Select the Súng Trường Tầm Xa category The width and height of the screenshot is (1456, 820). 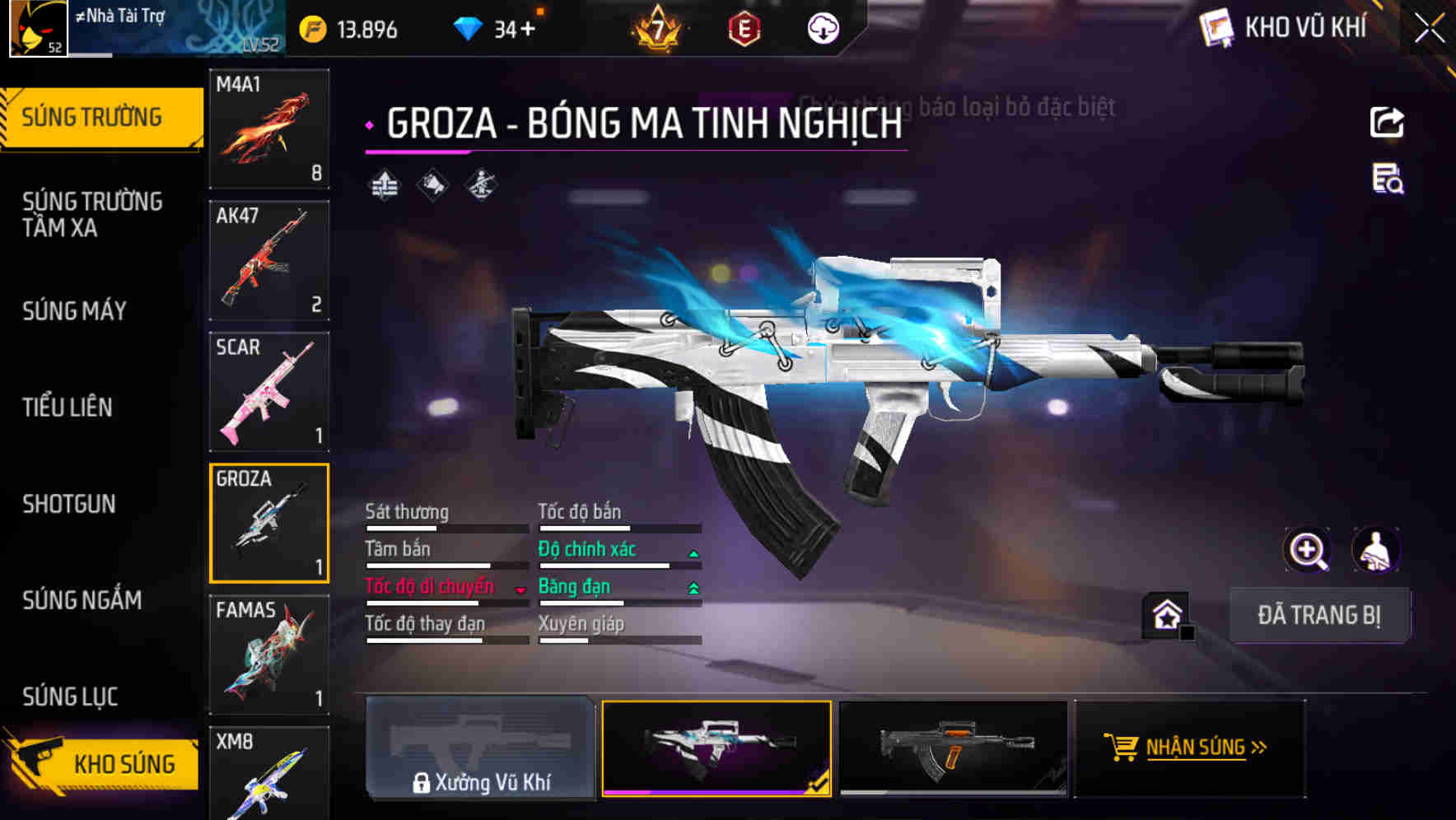(x=92, y=214)
